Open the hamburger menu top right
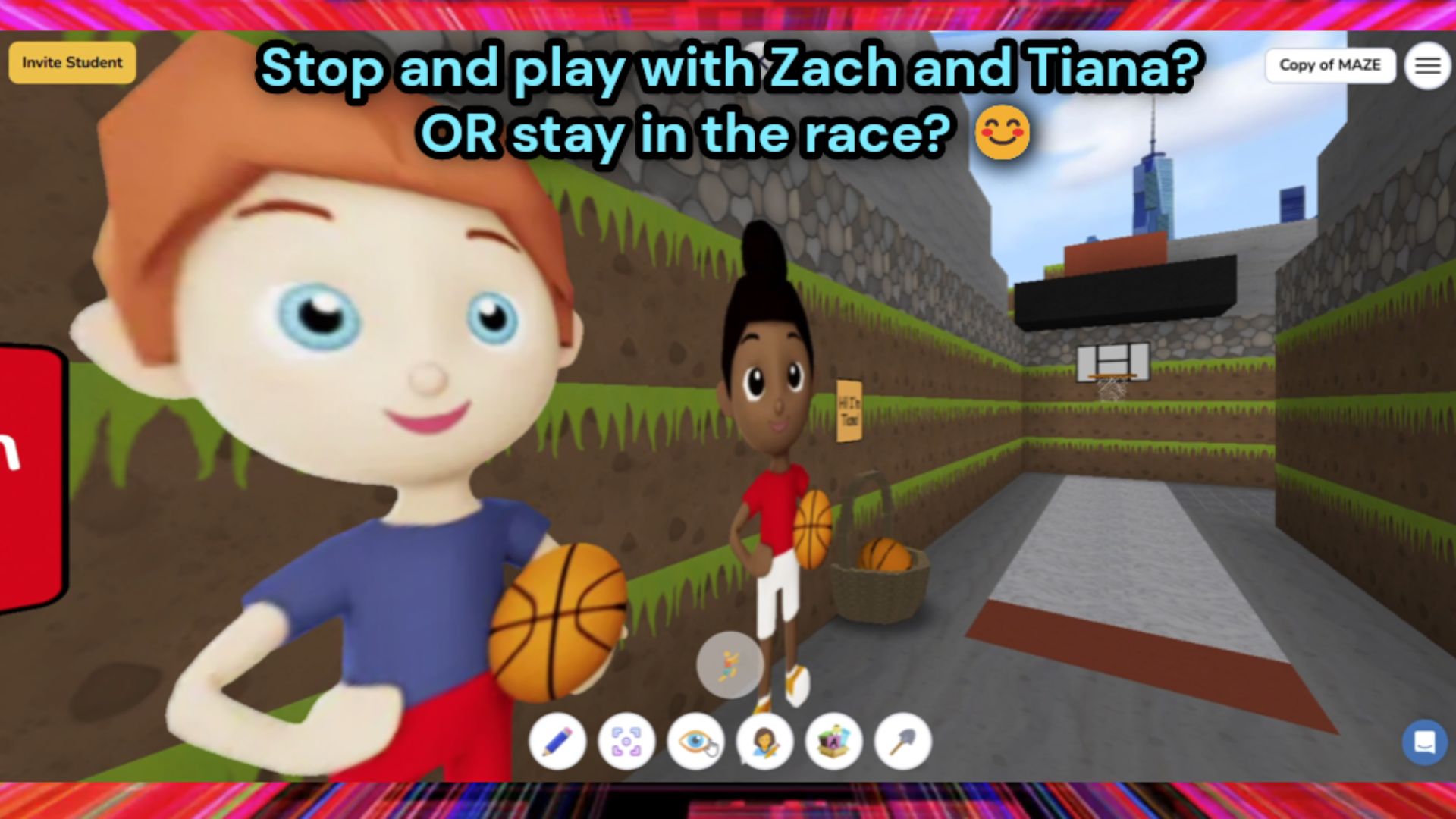This screenshot has height=819, width=1456. 1428,64
